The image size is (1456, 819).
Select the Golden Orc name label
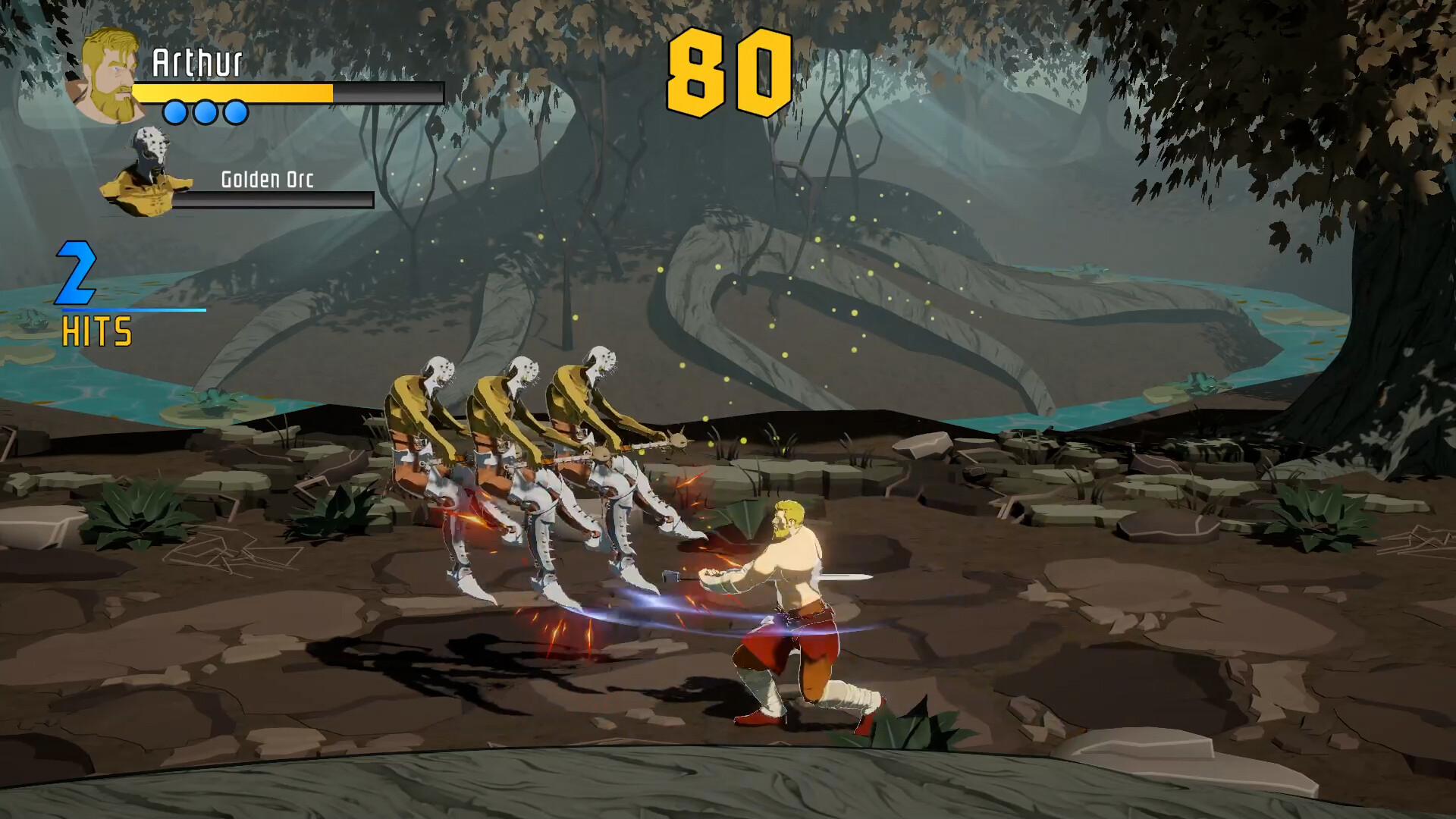269,180
